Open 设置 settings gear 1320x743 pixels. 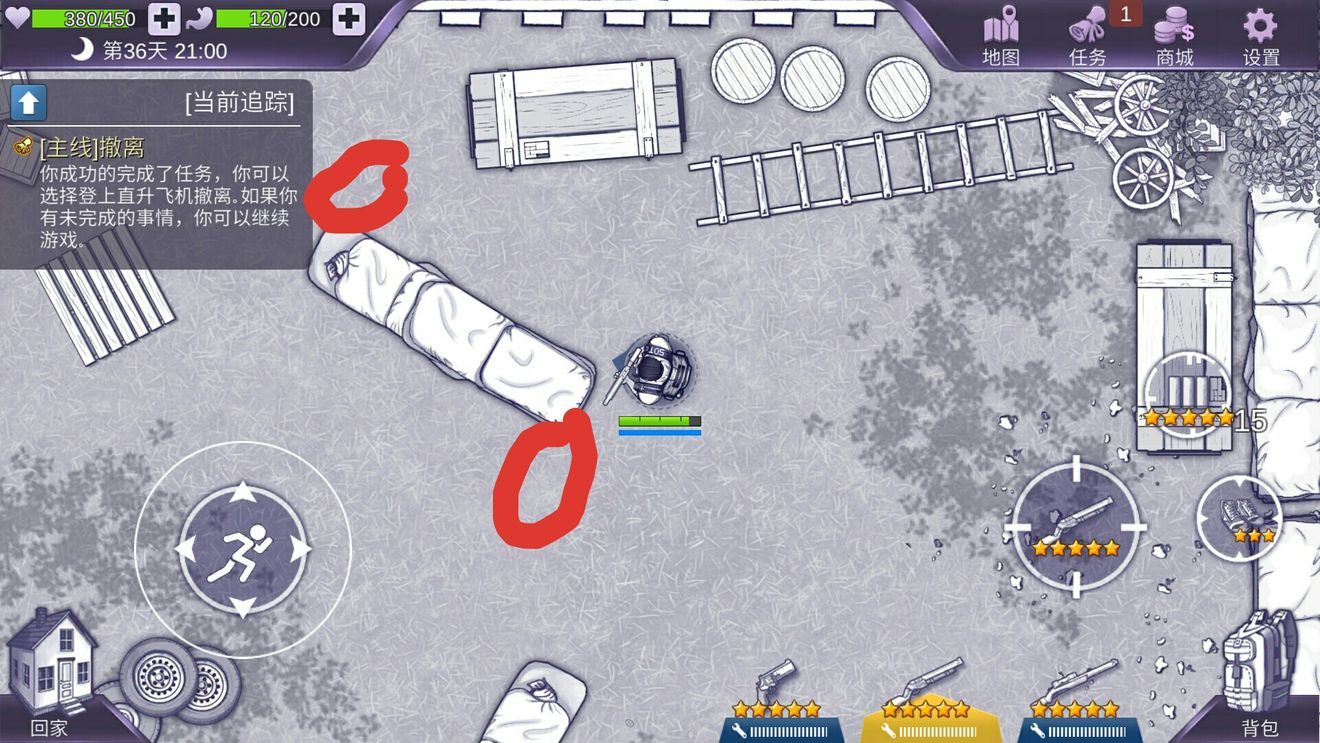[x=1261, y=36]
